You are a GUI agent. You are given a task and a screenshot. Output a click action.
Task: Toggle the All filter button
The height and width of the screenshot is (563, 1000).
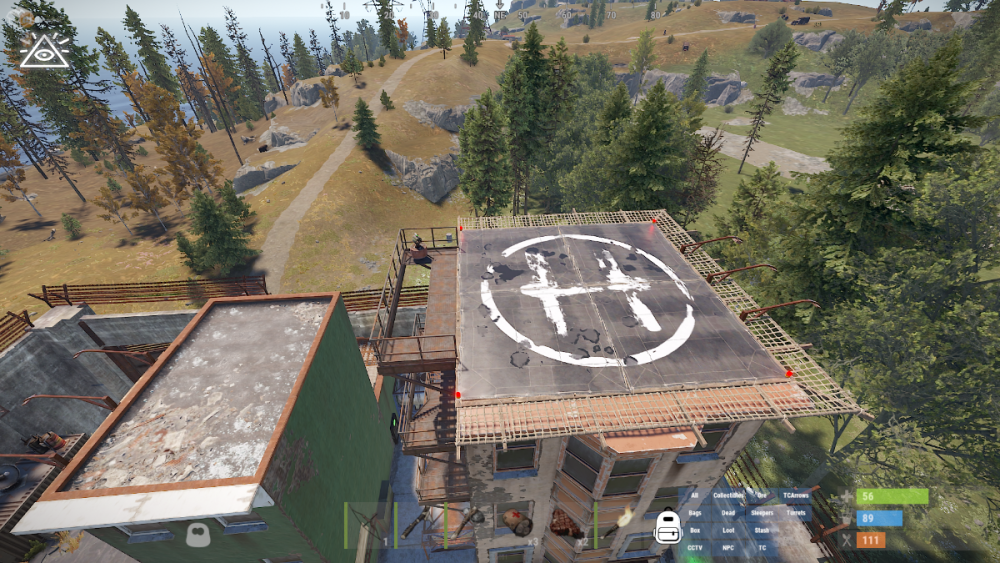(695, 496)
